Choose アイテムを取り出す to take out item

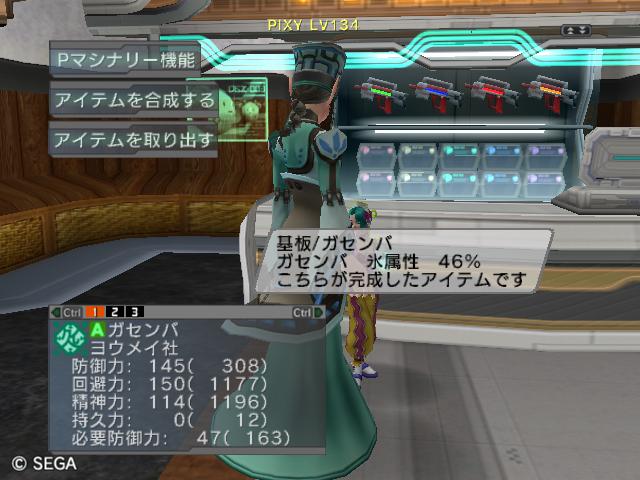point(134,139)
